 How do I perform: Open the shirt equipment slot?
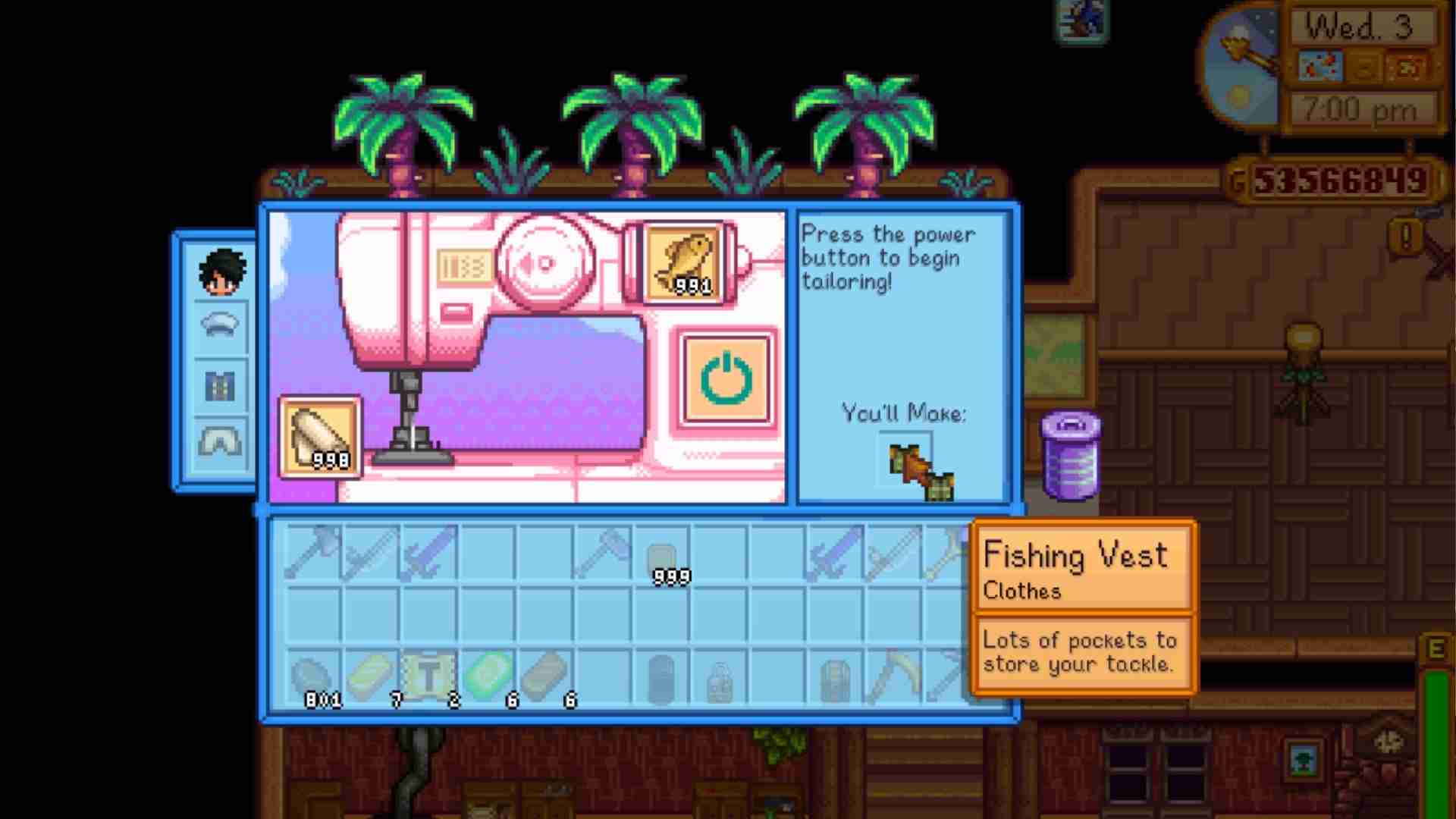tap(221, 387)
